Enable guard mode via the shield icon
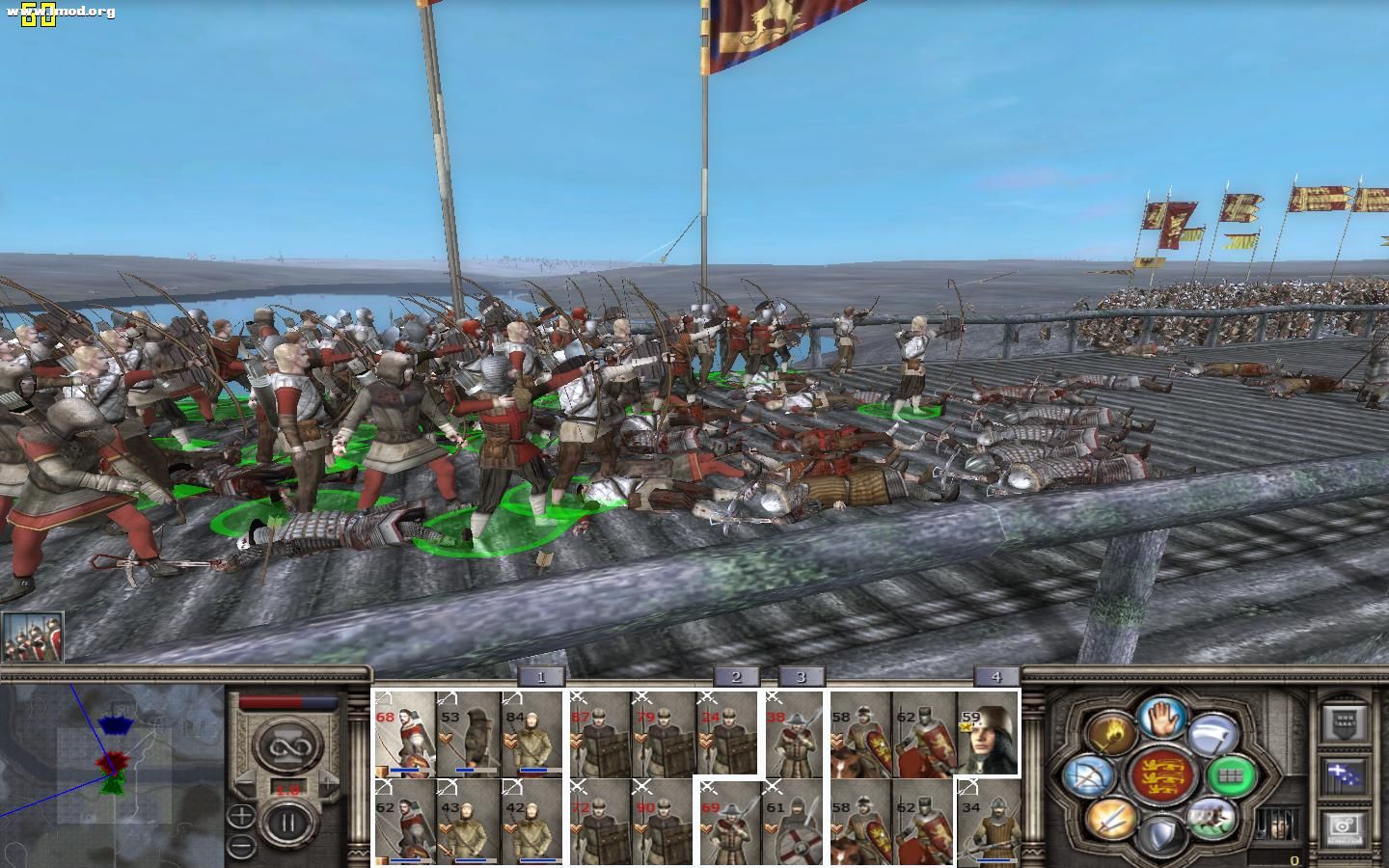Screen dimensions: 1389x868 (x=1164, y=832)
